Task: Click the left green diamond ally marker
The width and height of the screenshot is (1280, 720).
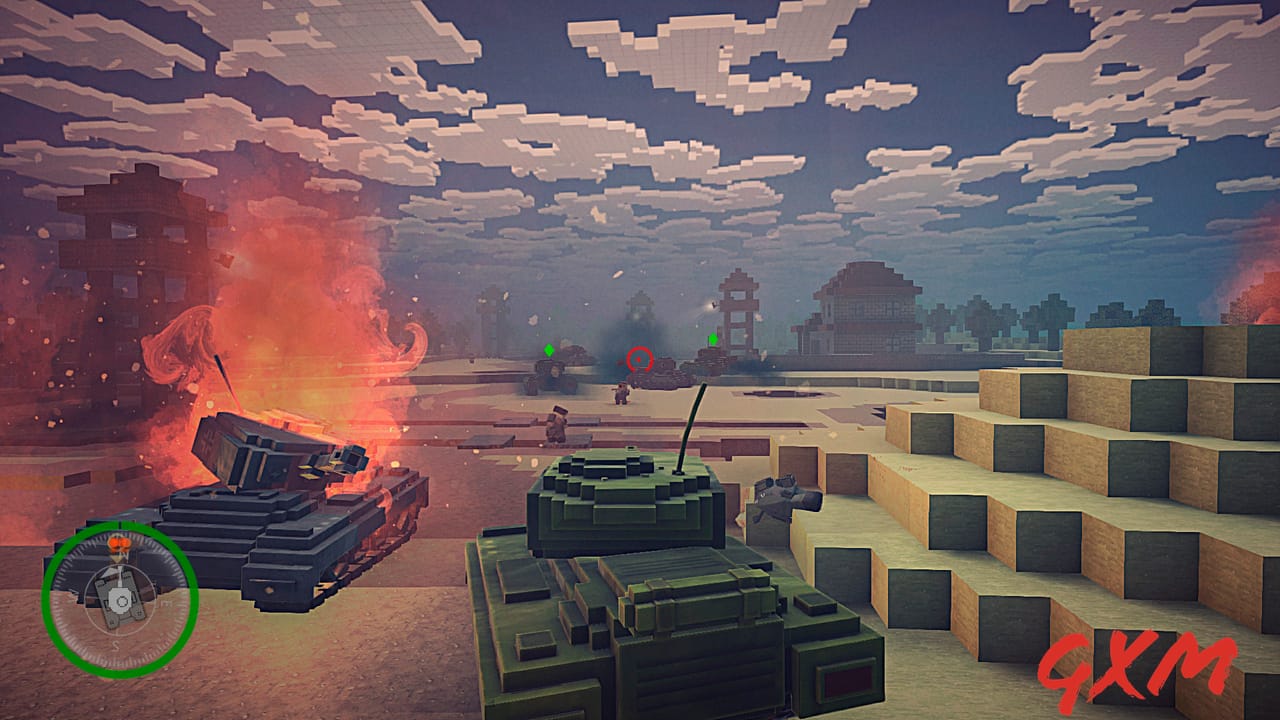Action: click(549, 350)
